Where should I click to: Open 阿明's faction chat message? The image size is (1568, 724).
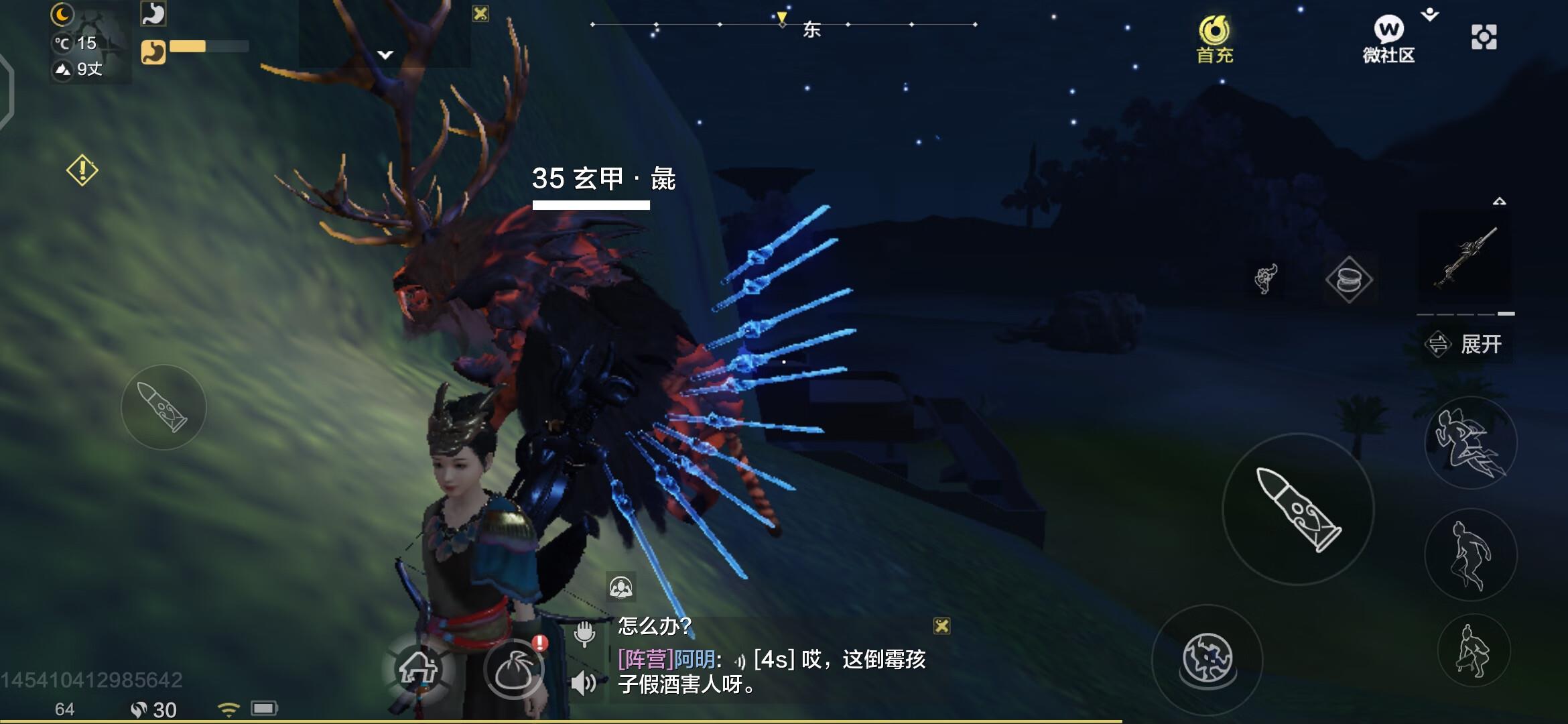coord(771,672)
